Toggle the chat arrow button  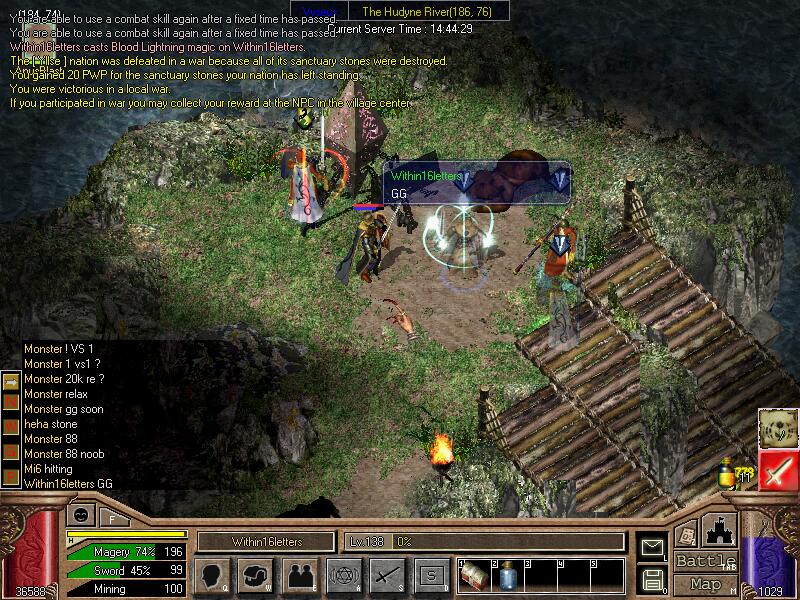10,381
